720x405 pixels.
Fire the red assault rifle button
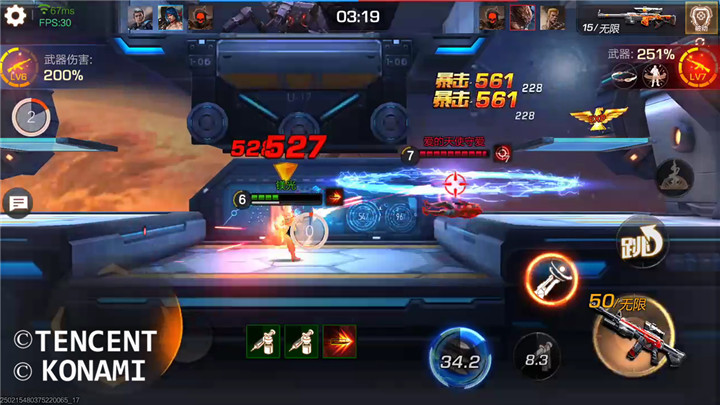(x=630, y=333)
